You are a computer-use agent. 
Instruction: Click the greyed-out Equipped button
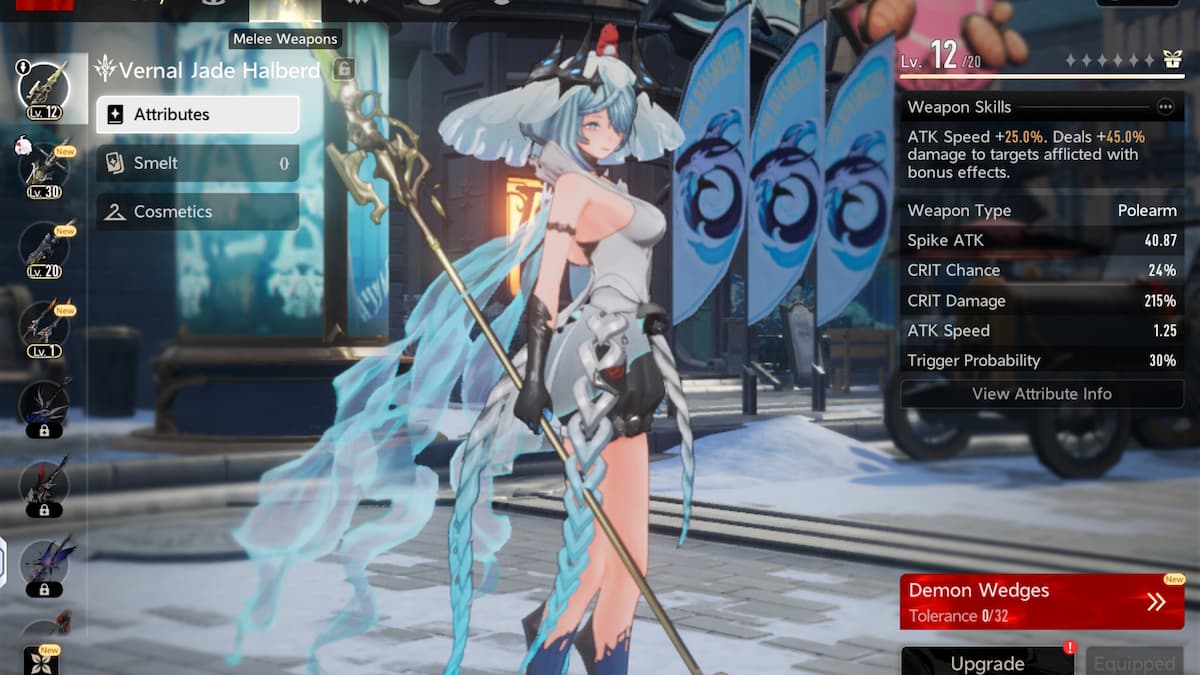pyautogui.click(x=1134, y=662)
